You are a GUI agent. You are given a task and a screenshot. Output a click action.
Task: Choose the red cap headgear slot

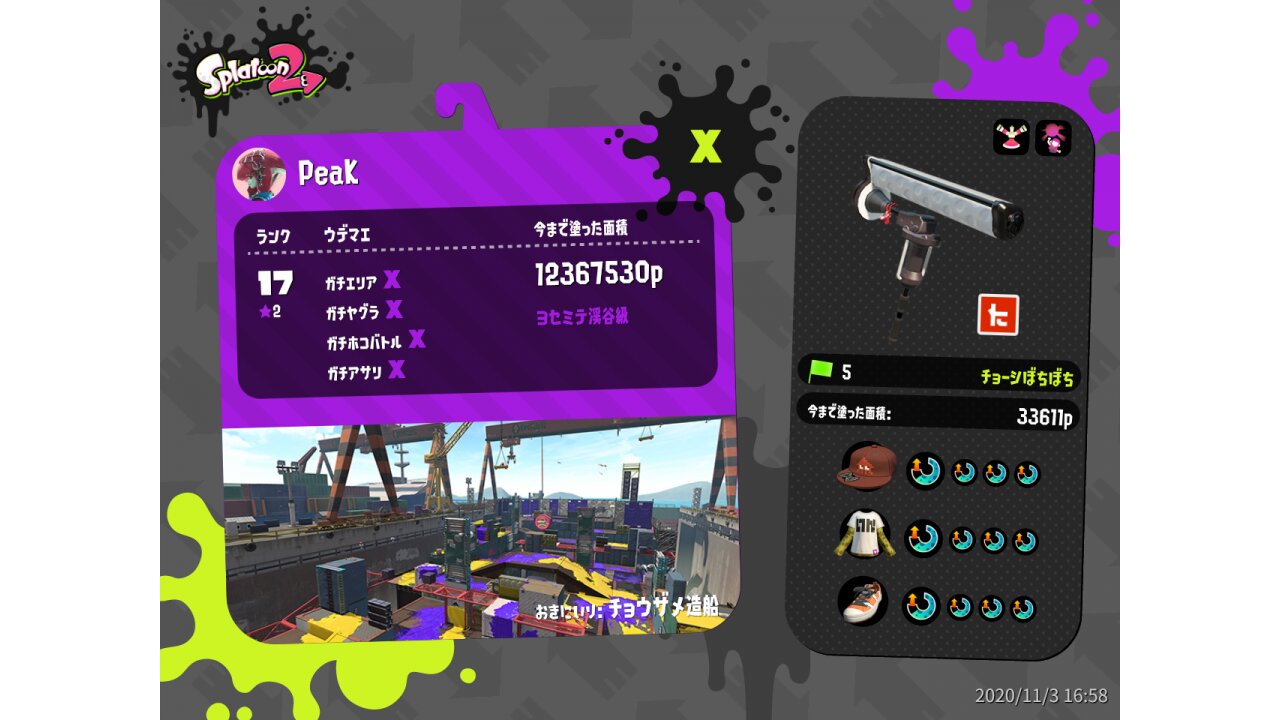(x=866, y=467)
